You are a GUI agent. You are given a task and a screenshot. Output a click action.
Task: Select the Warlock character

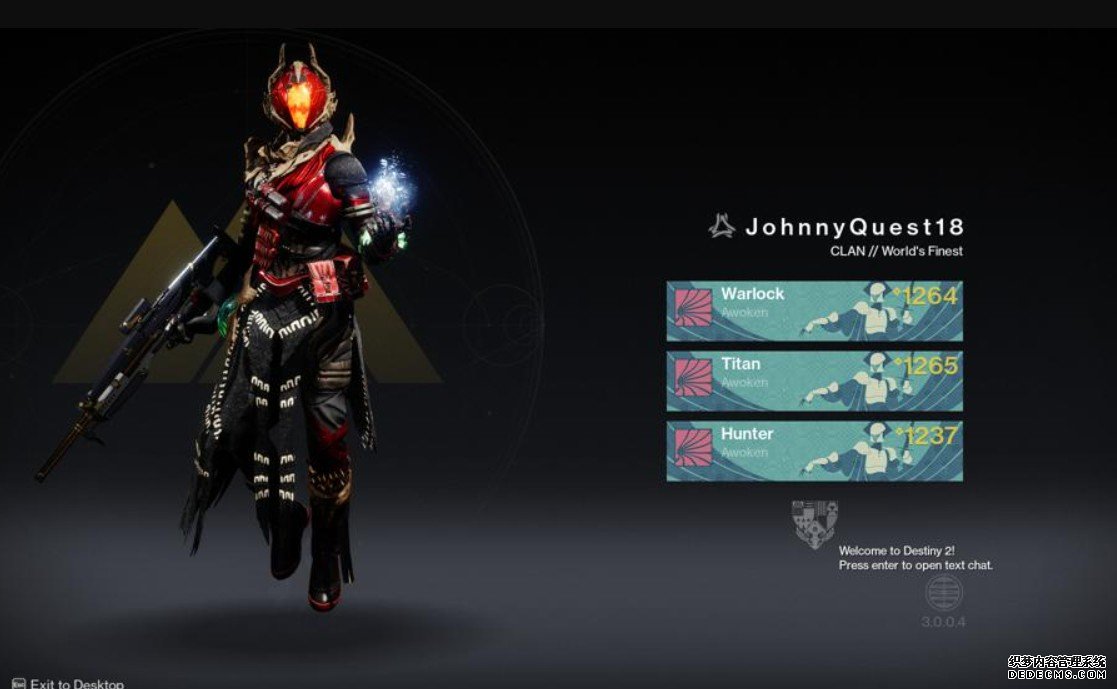click(814, 311)
